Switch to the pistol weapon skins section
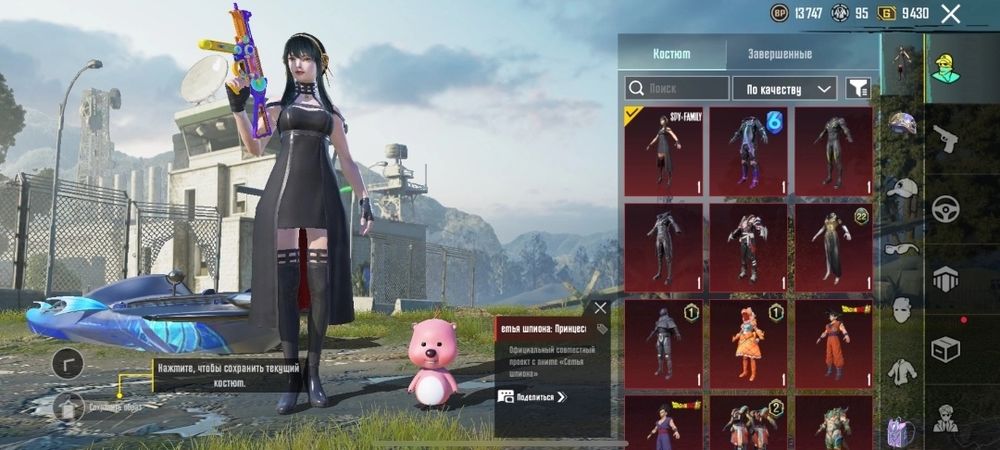Image resolution: width=1000 pixels, height=450 pixels. tap(945, 138)
